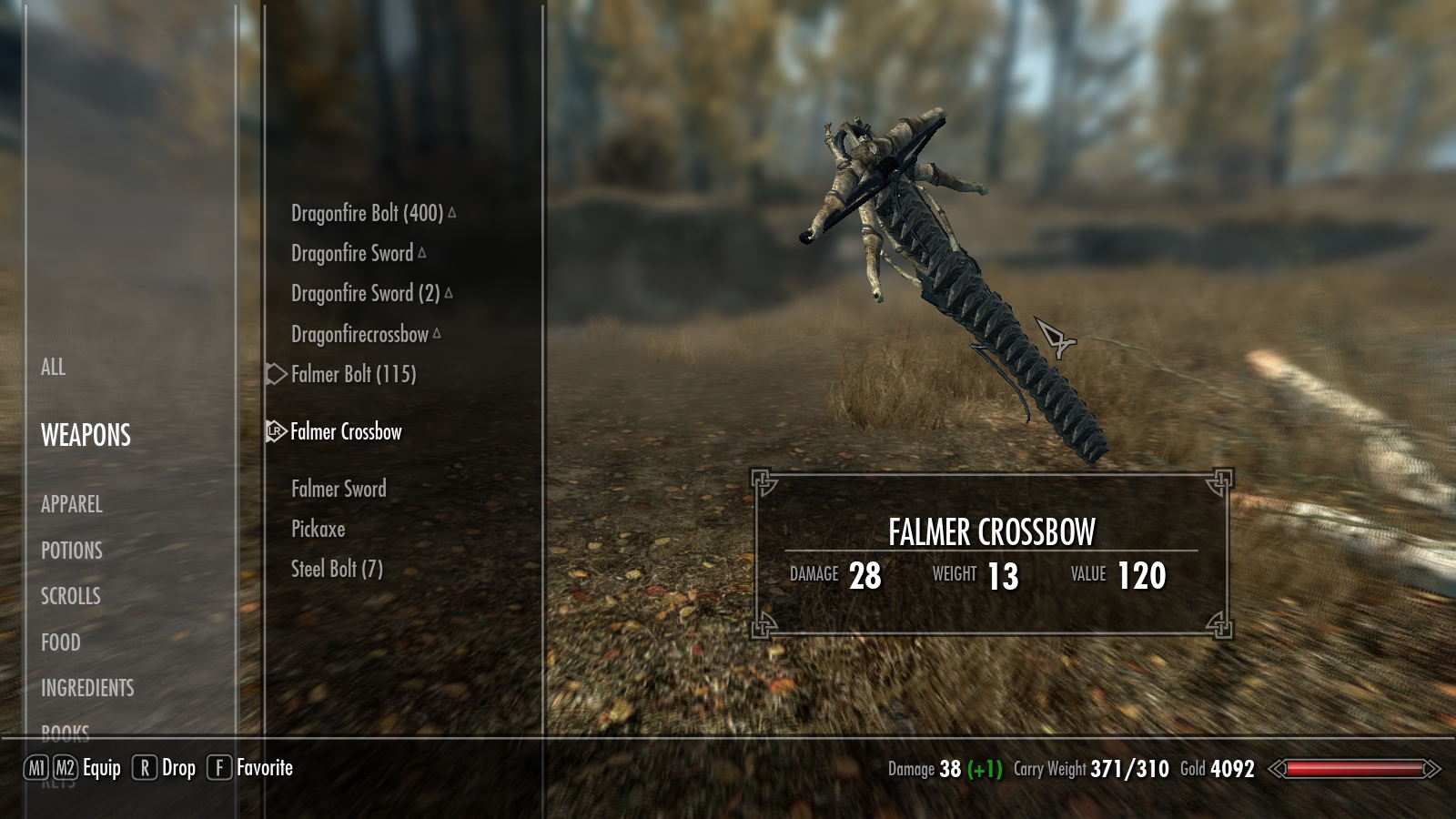Select the Weapons category
Viewport: 1456px width, 819px height.
pos(86,436)
